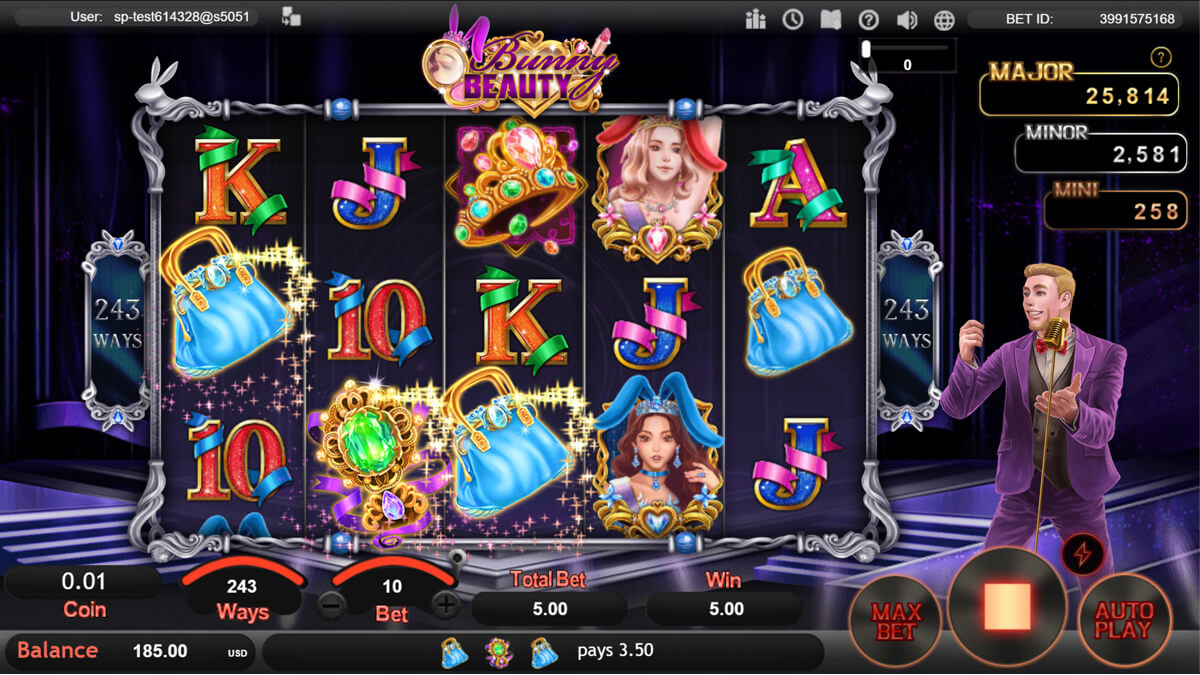Increase the bet with the plus button
Image resolution: width=1200 pixels, height=675 pixels.
pos(446,604)
